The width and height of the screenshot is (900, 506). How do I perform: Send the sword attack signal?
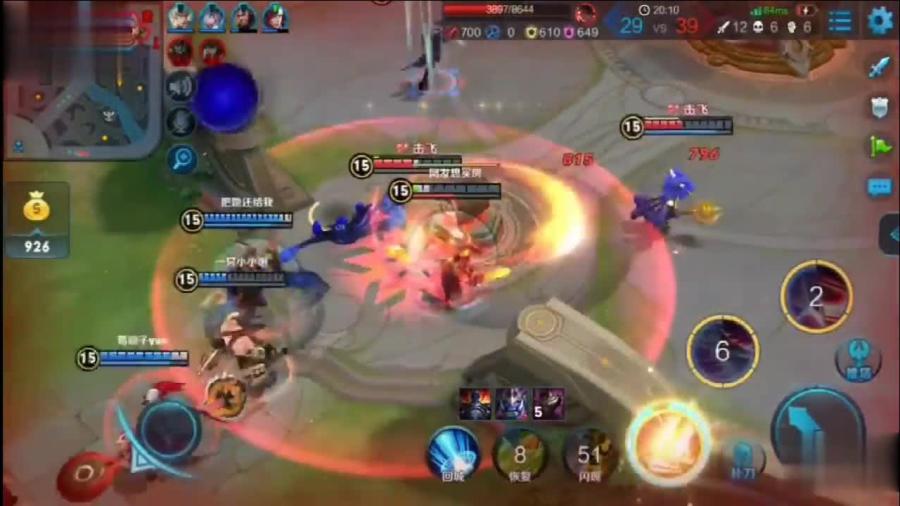[879, 68]
